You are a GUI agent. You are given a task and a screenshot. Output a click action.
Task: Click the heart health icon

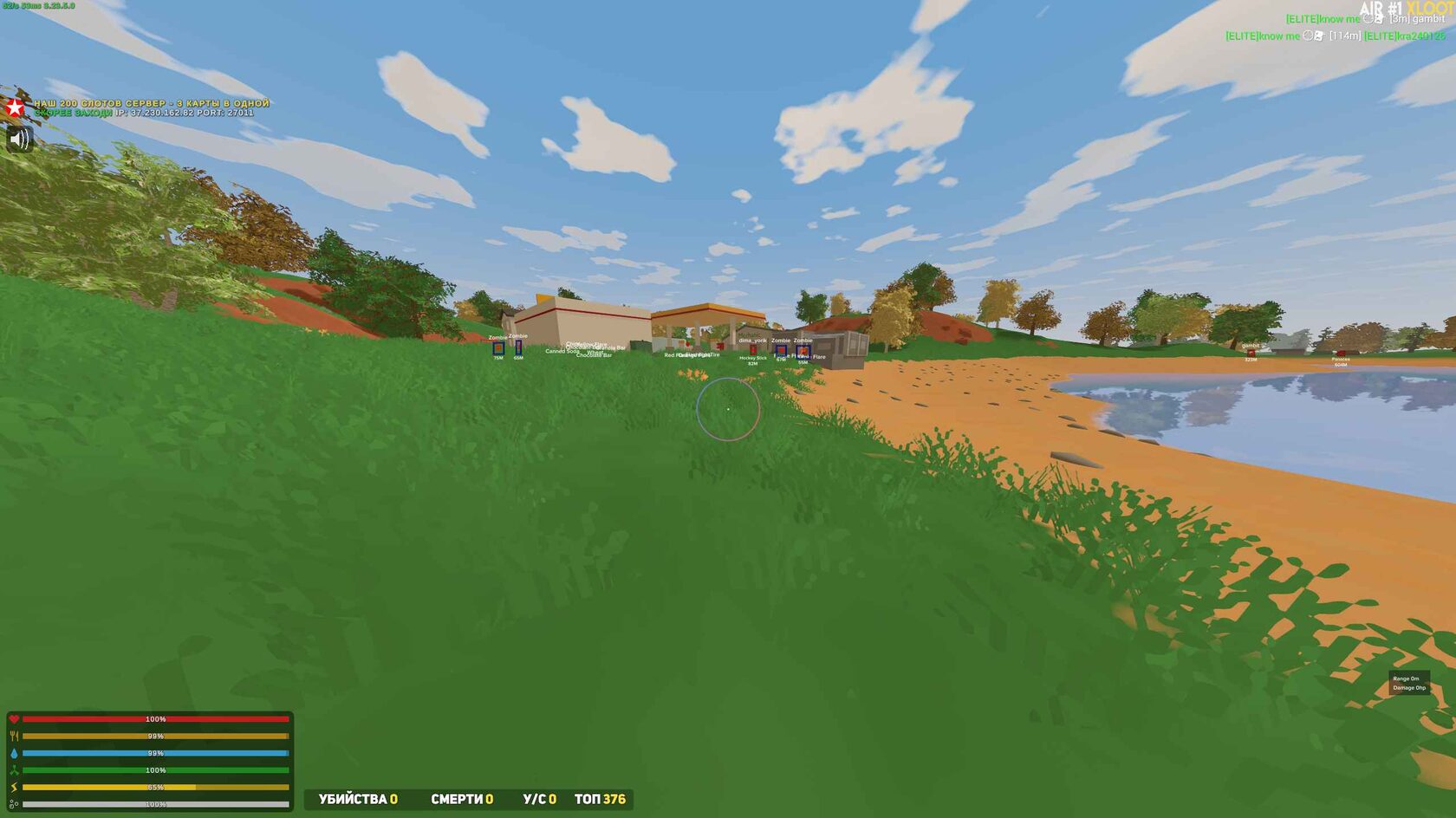14,718
